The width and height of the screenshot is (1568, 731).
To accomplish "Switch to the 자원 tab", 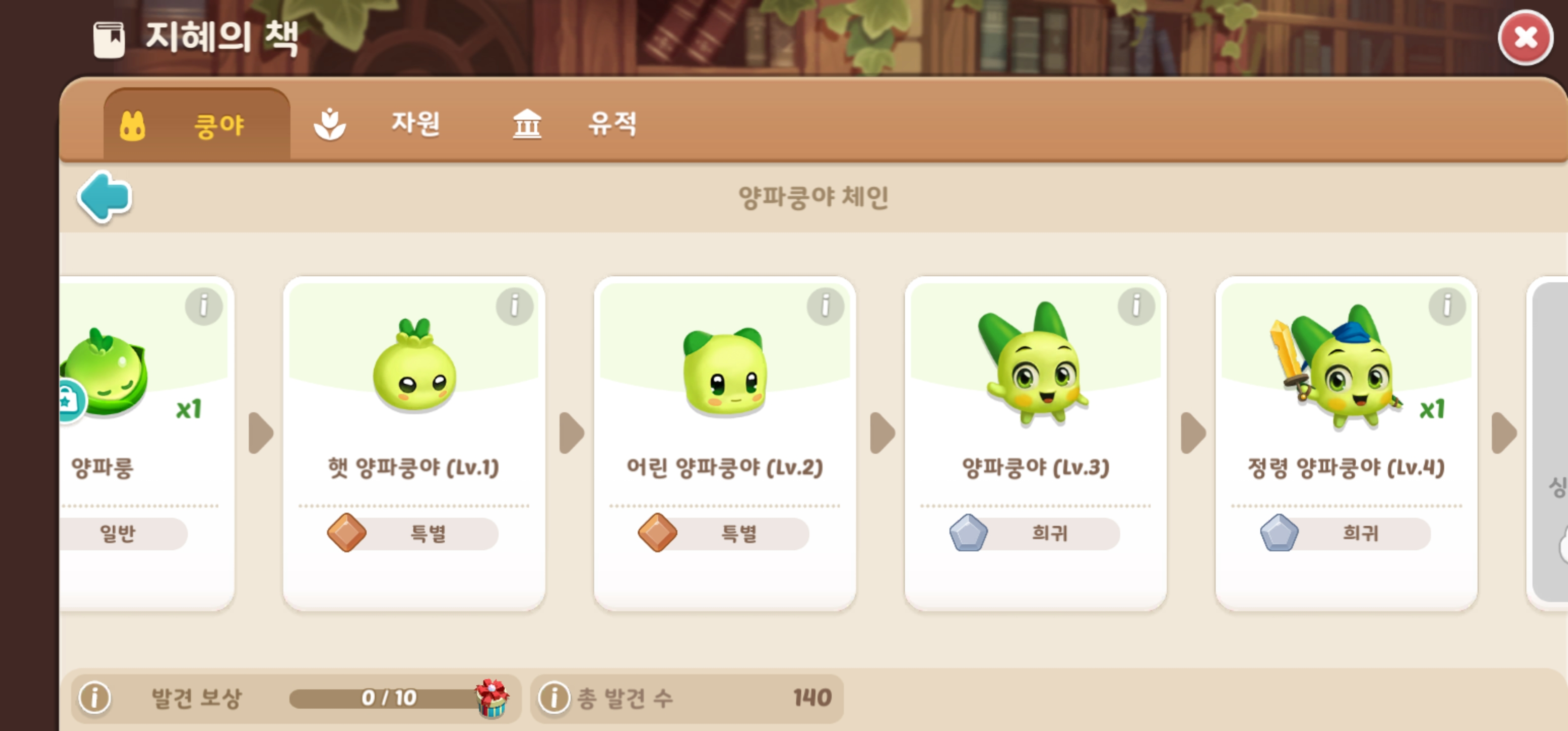I will point(416,124).
